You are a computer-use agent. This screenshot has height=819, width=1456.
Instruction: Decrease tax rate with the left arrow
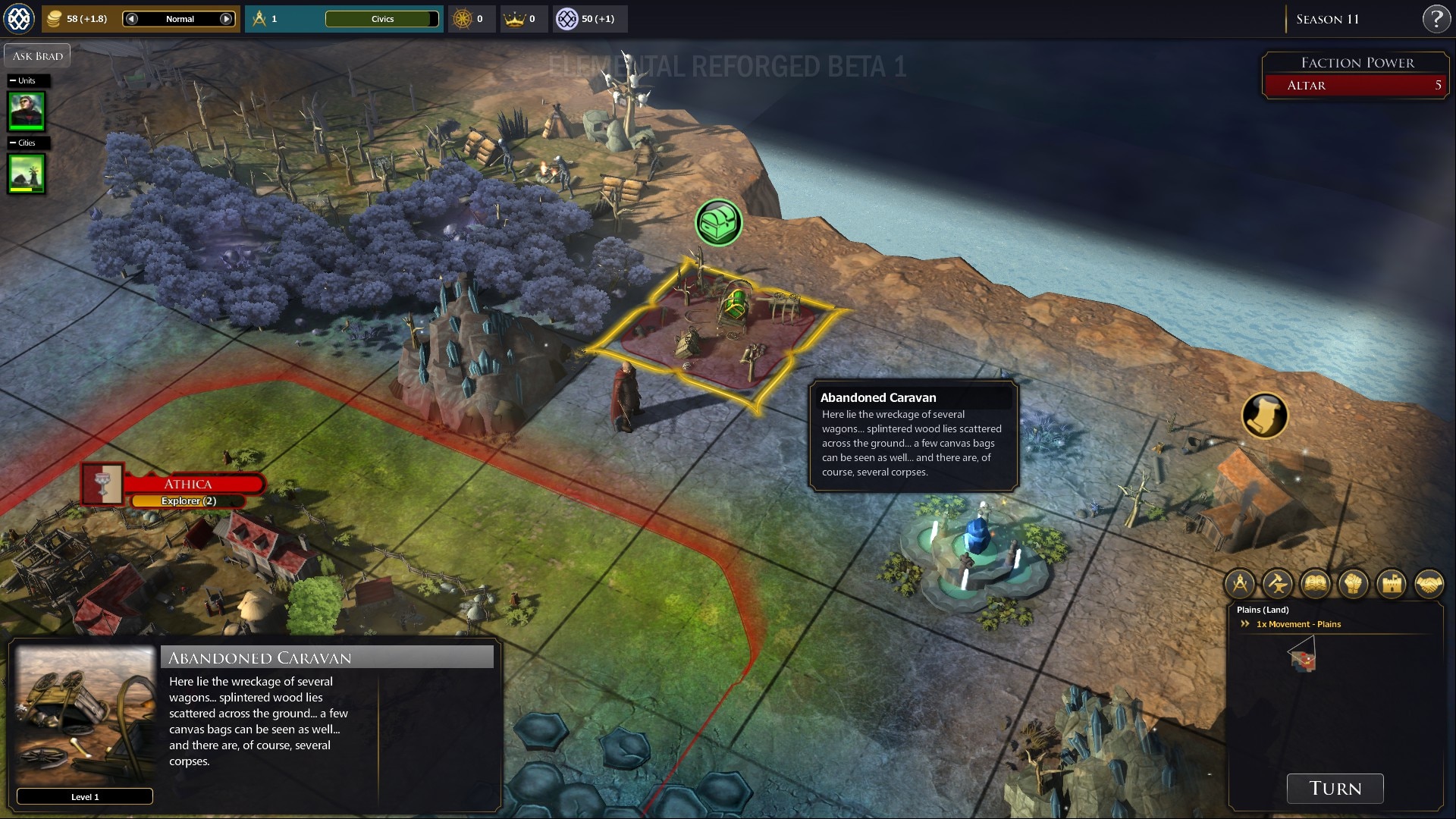(132, 19)
